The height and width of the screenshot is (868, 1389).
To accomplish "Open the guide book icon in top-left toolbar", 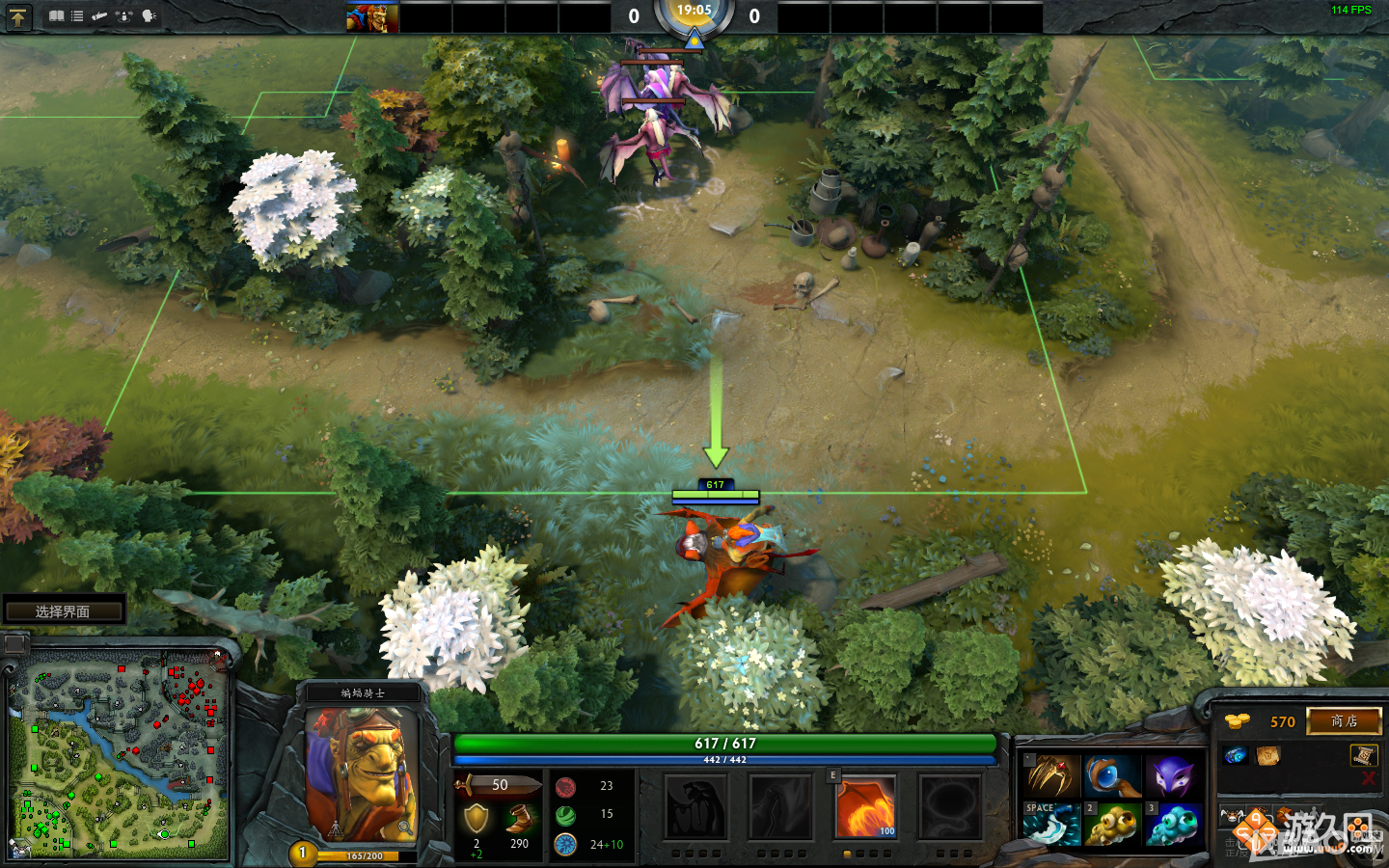I will [x=57, y=15].
